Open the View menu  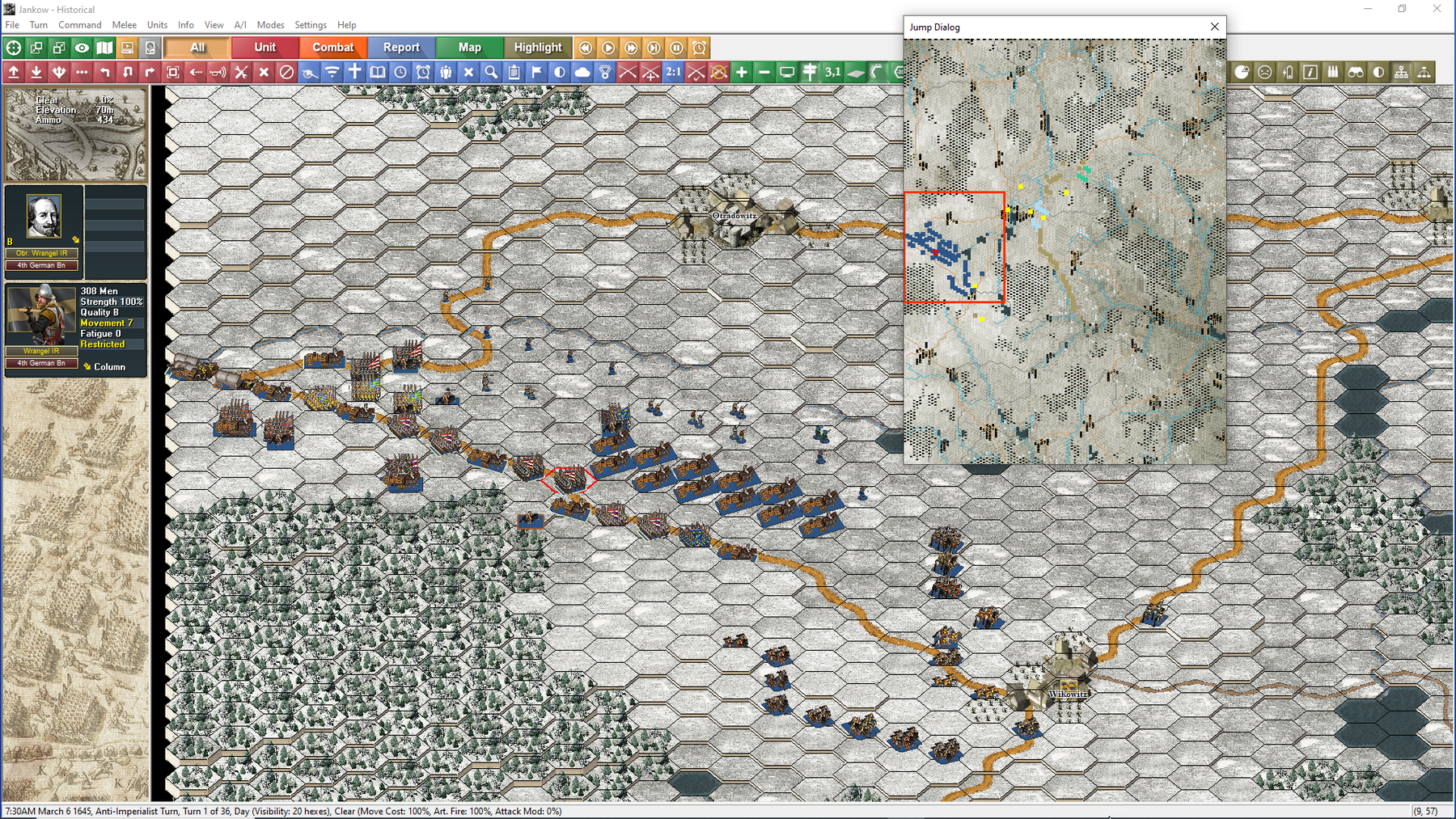tap(214, 24)
